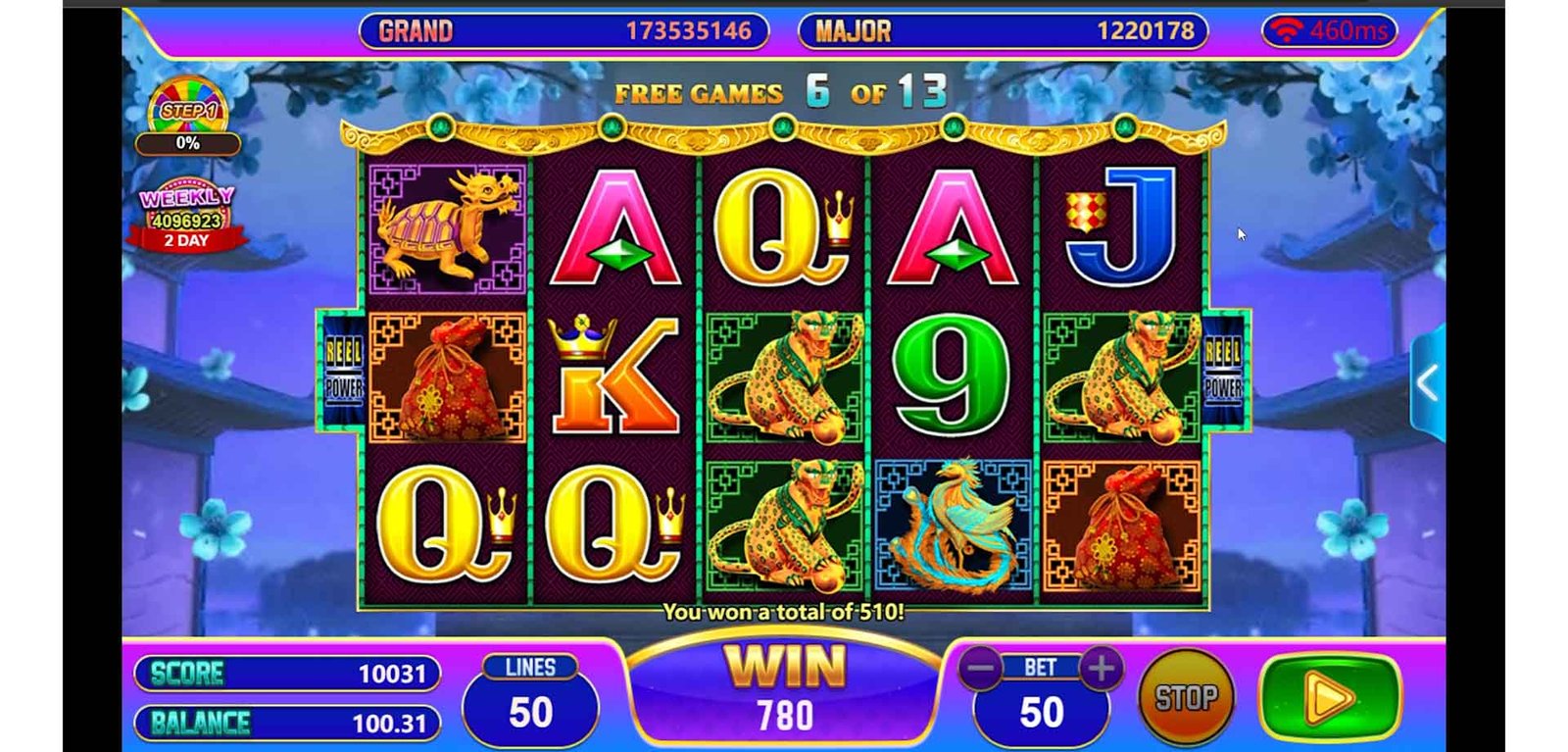Open the Lines 50 selector
This screenshot has width=1568, height=752.
coord(530,700)
